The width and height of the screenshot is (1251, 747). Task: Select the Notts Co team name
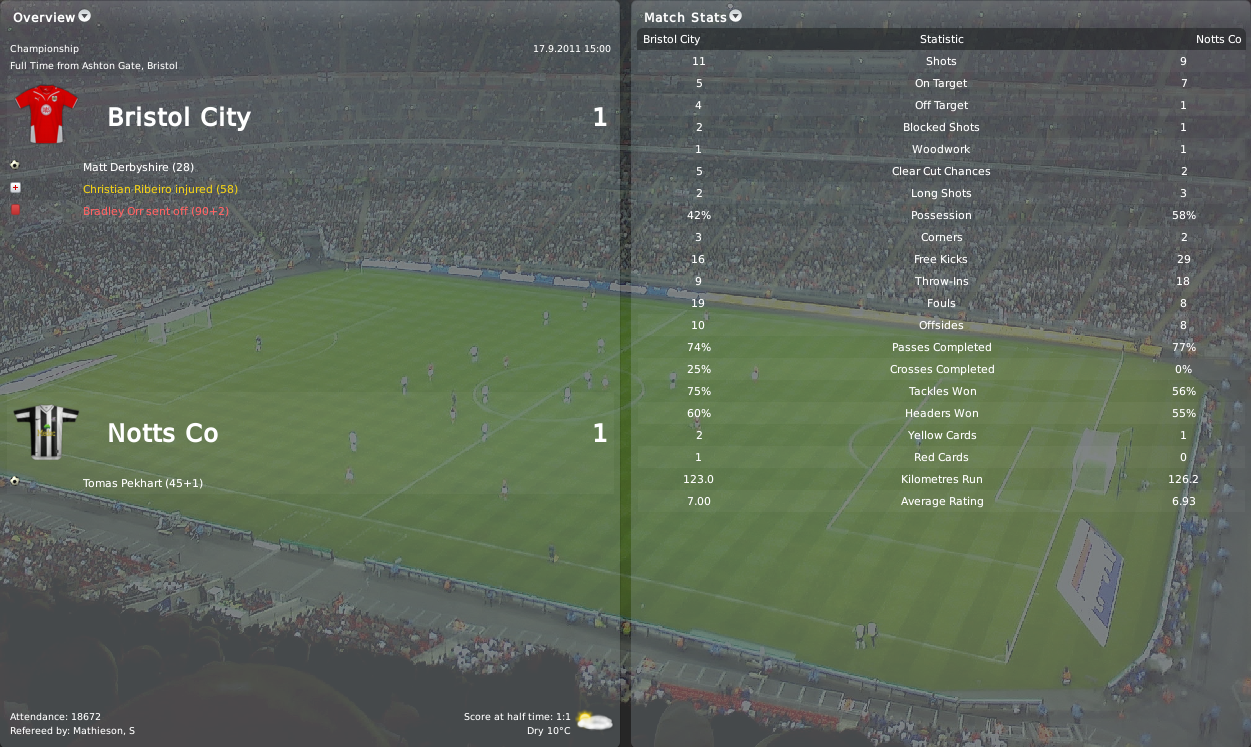[x=162, y=433]
